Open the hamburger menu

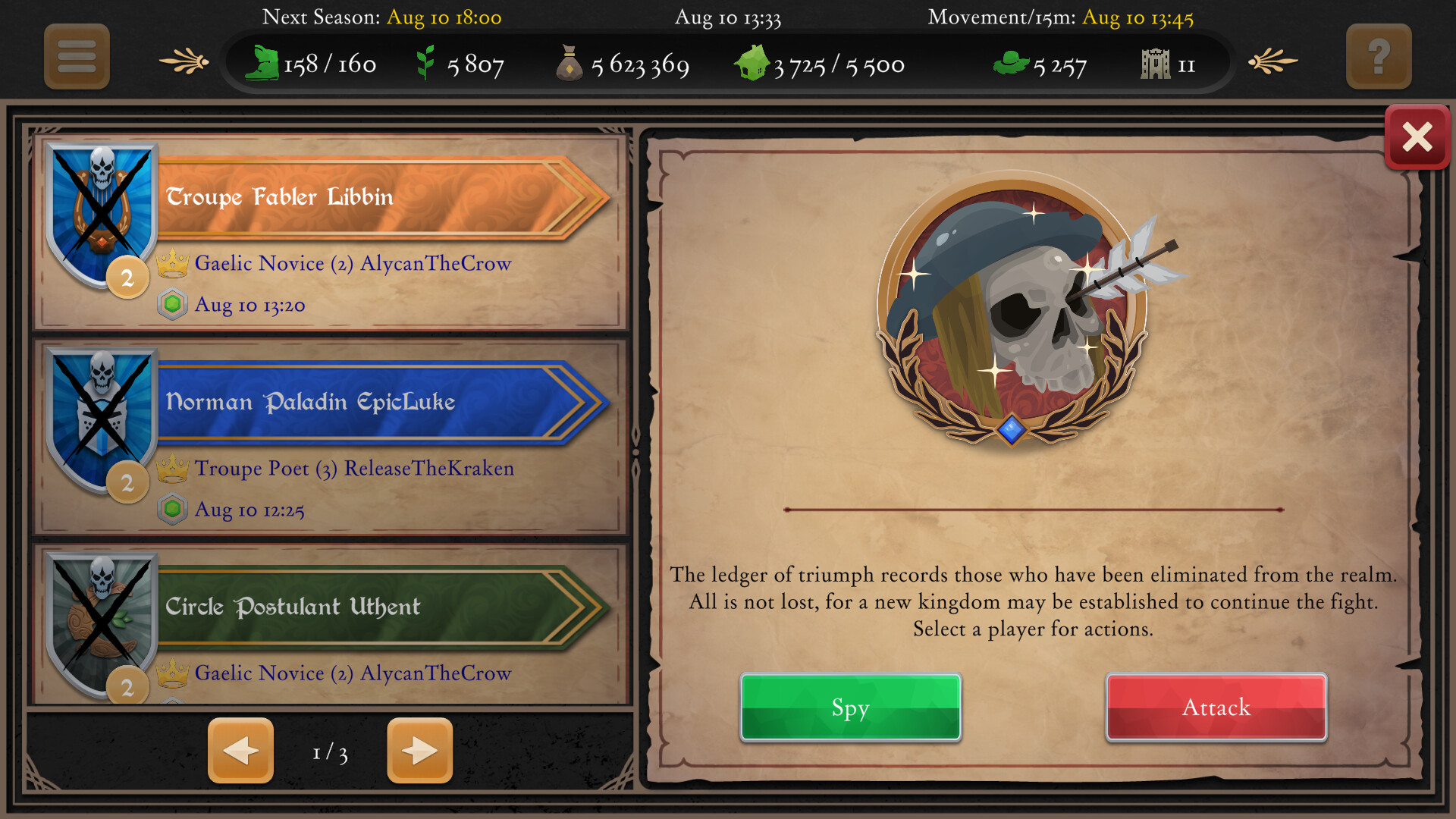(76, 56)
